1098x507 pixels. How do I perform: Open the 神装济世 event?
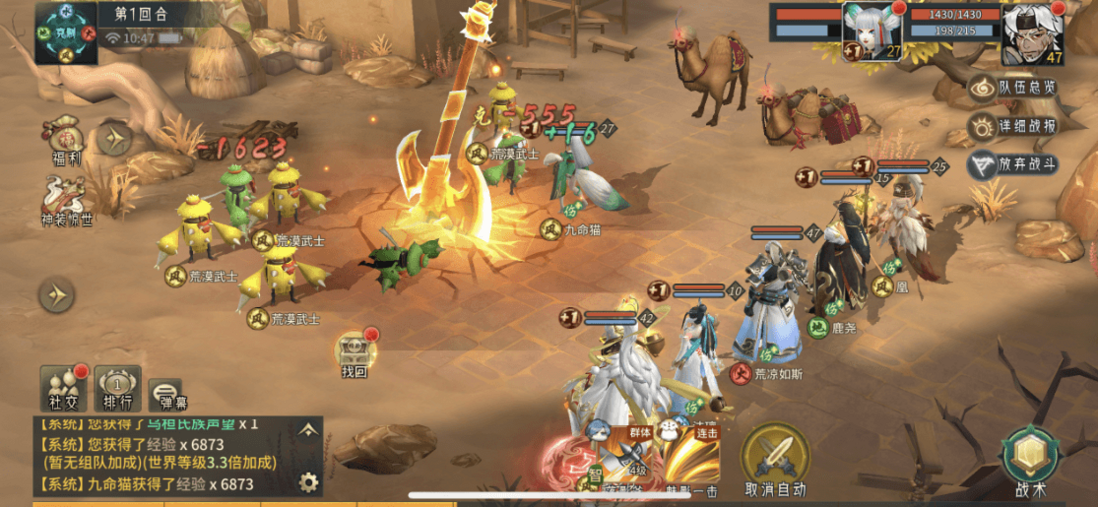click(66, 198)
